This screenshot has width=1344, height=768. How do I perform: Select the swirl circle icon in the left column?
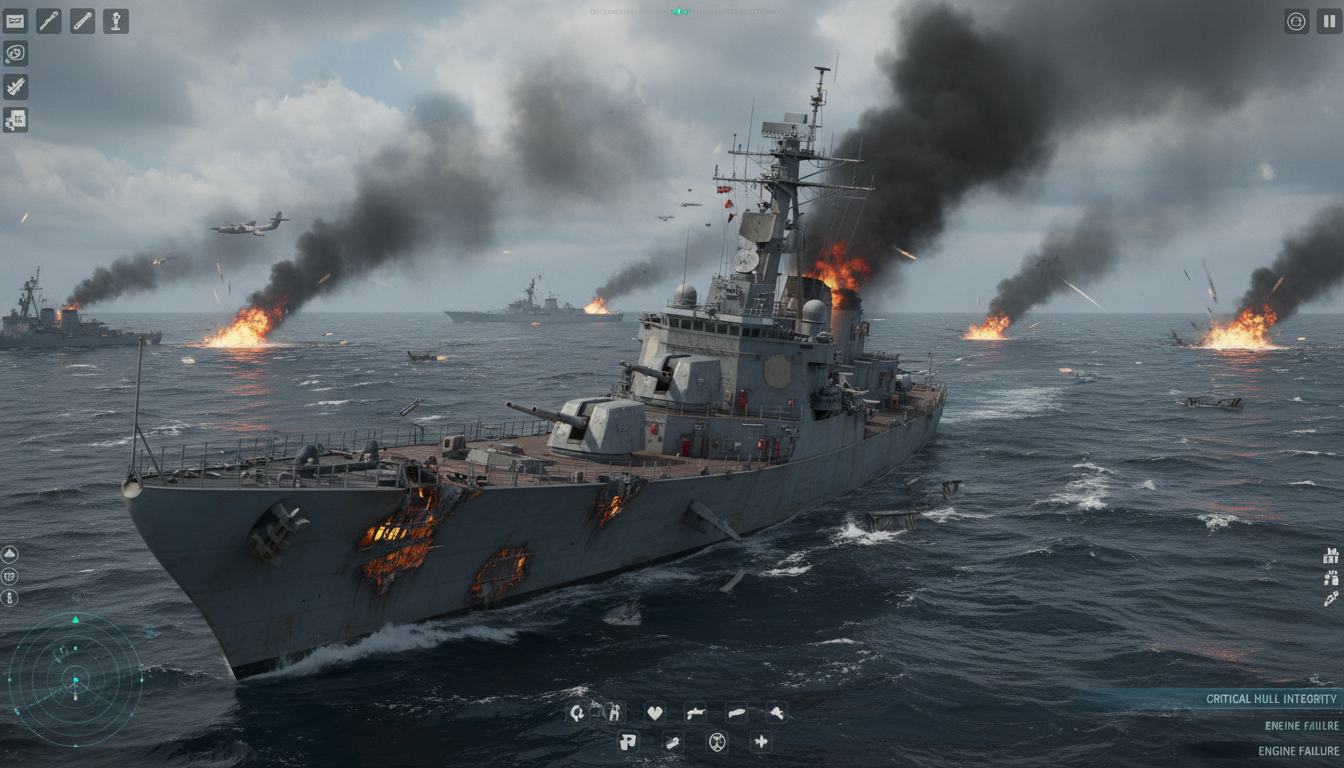[15, 54]
